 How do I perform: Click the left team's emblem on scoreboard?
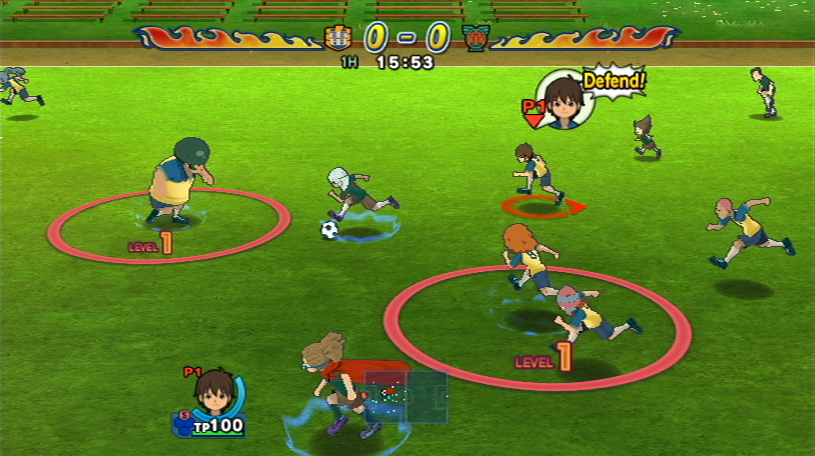pyautogui.click(x=337, y=39)
